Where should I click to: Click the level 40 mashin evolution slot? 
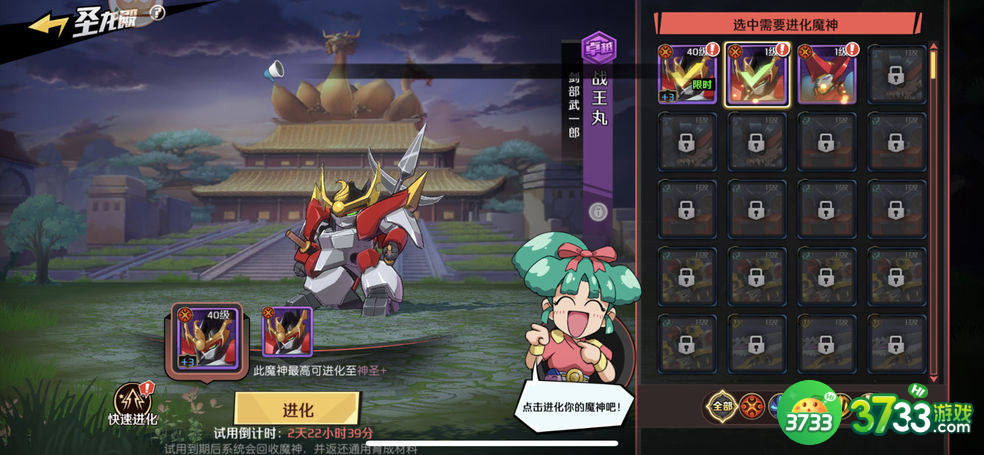pos(206,338)
